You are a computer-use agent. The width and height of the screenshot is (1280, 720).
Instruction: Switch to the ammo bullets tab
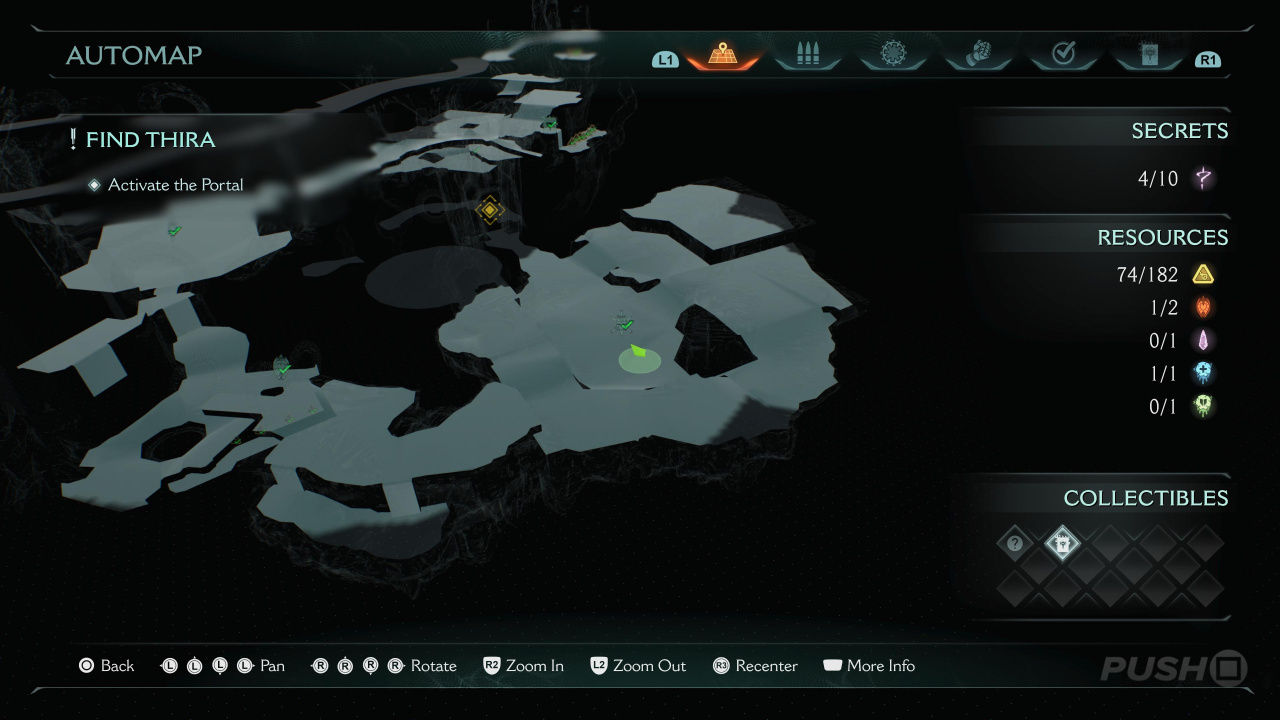807,55
